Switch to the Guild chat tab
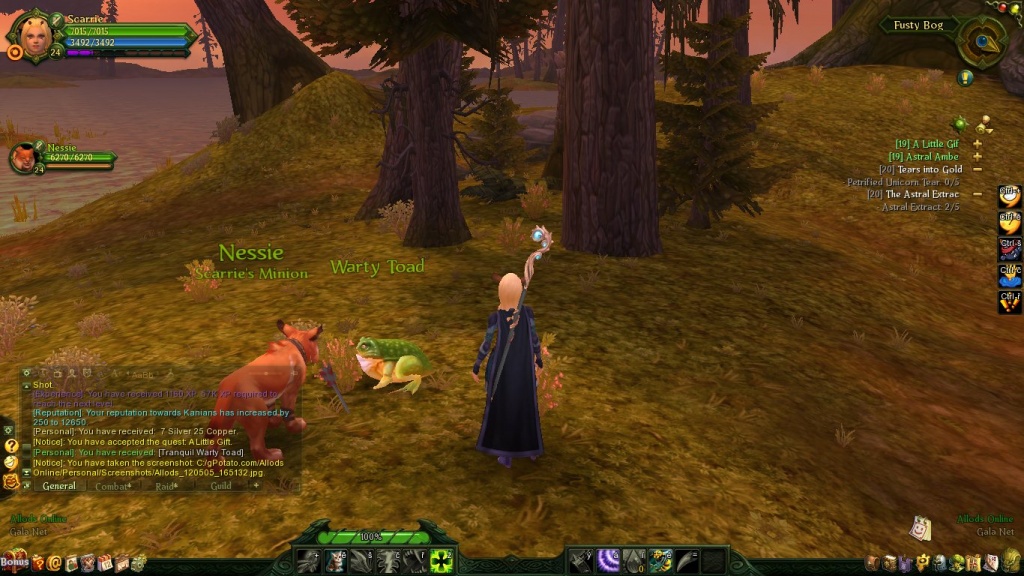The height and width of the screenshot is (576, 1024). 221,486
